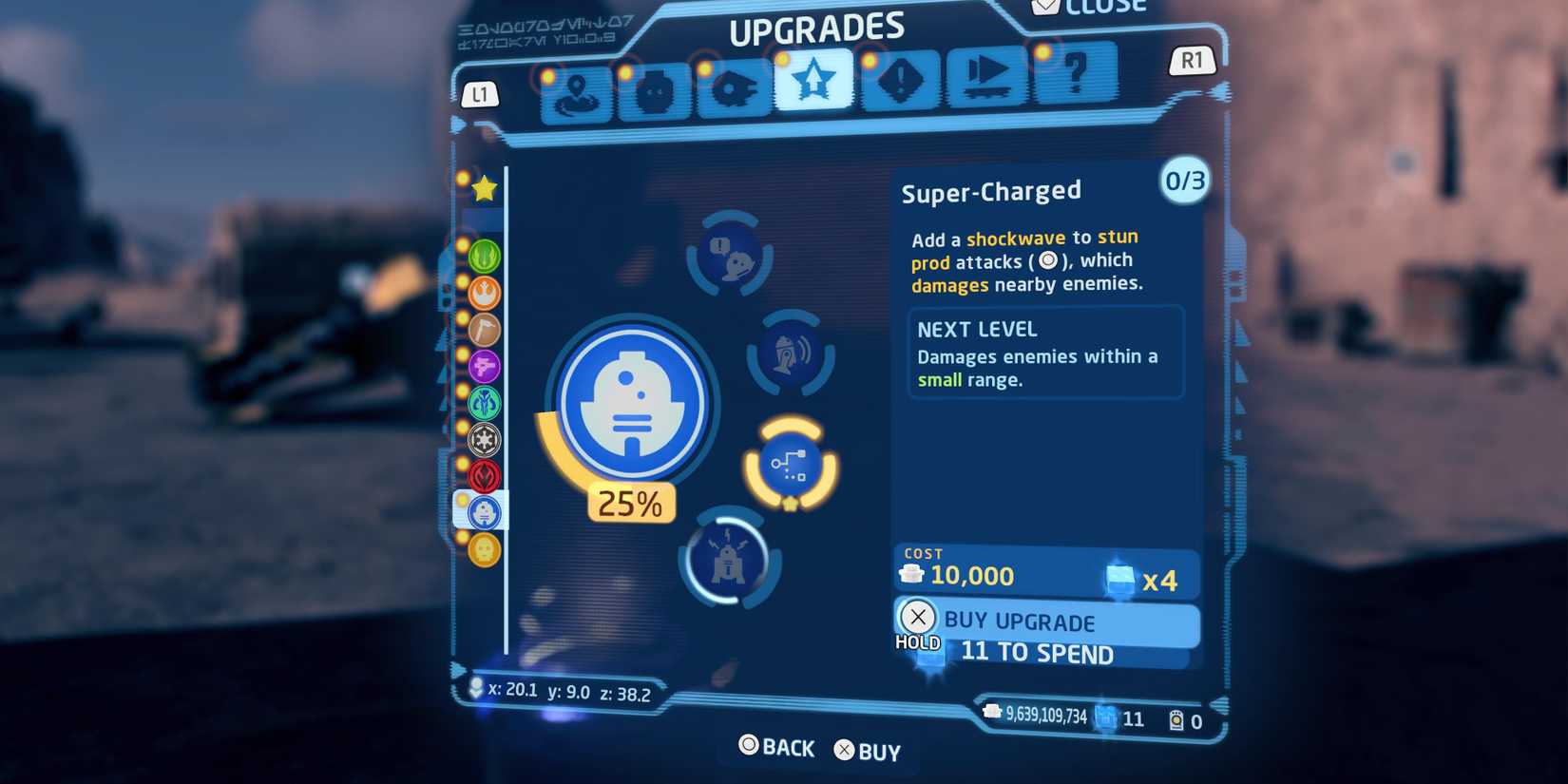Select the diamond exclamation rumors tab icon

point(898,88)
